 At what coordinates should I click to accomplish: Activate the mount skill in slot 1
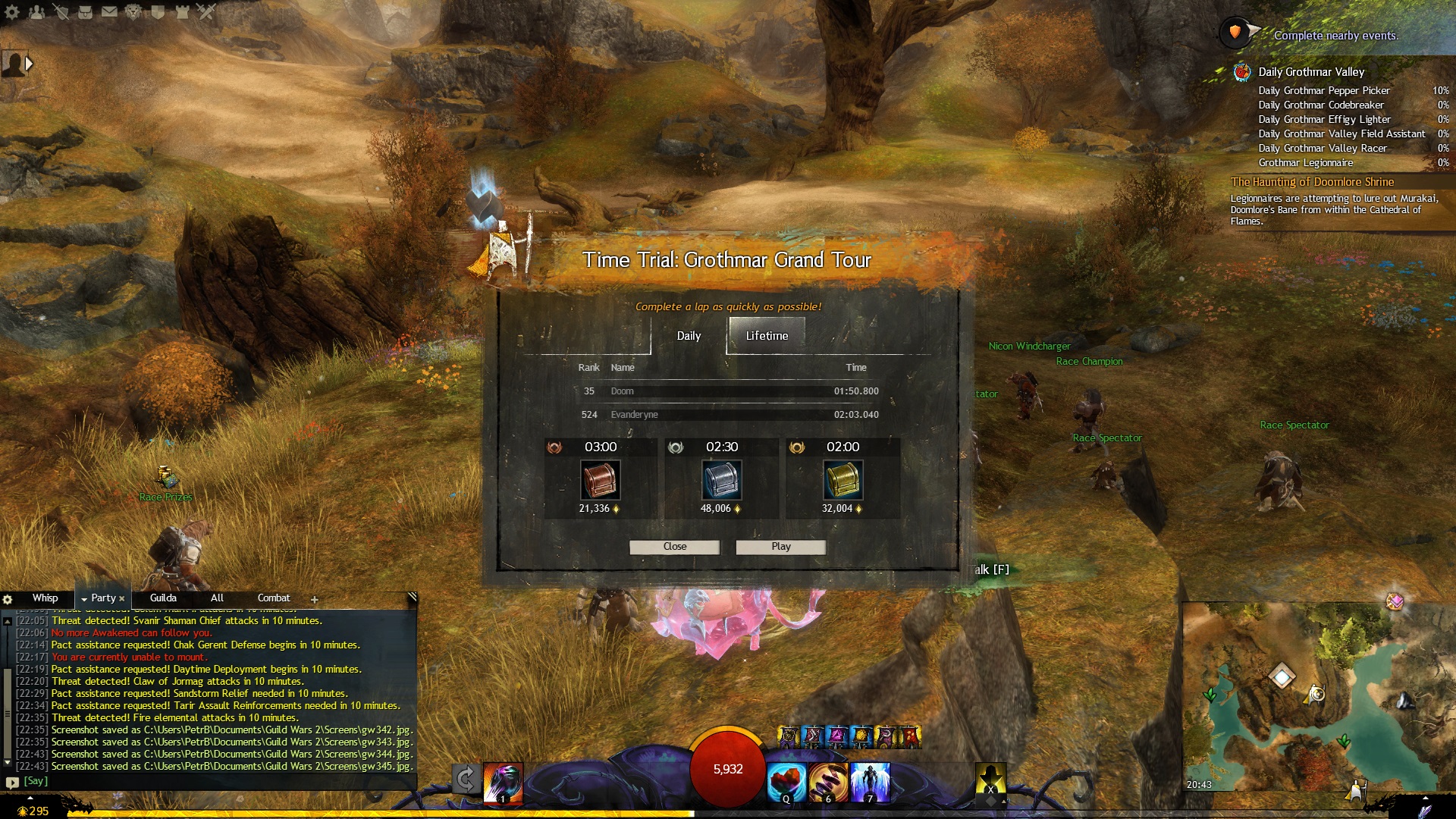(503, 782)
